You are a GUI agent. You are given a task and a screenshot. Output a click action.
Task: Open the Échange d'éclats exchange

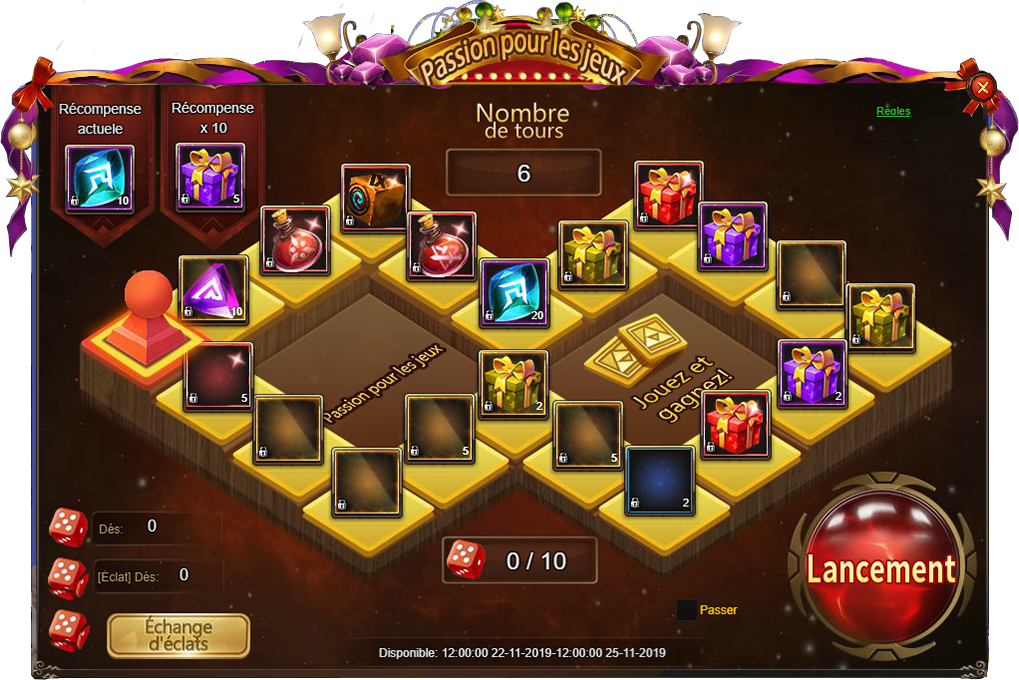[178, 635]
